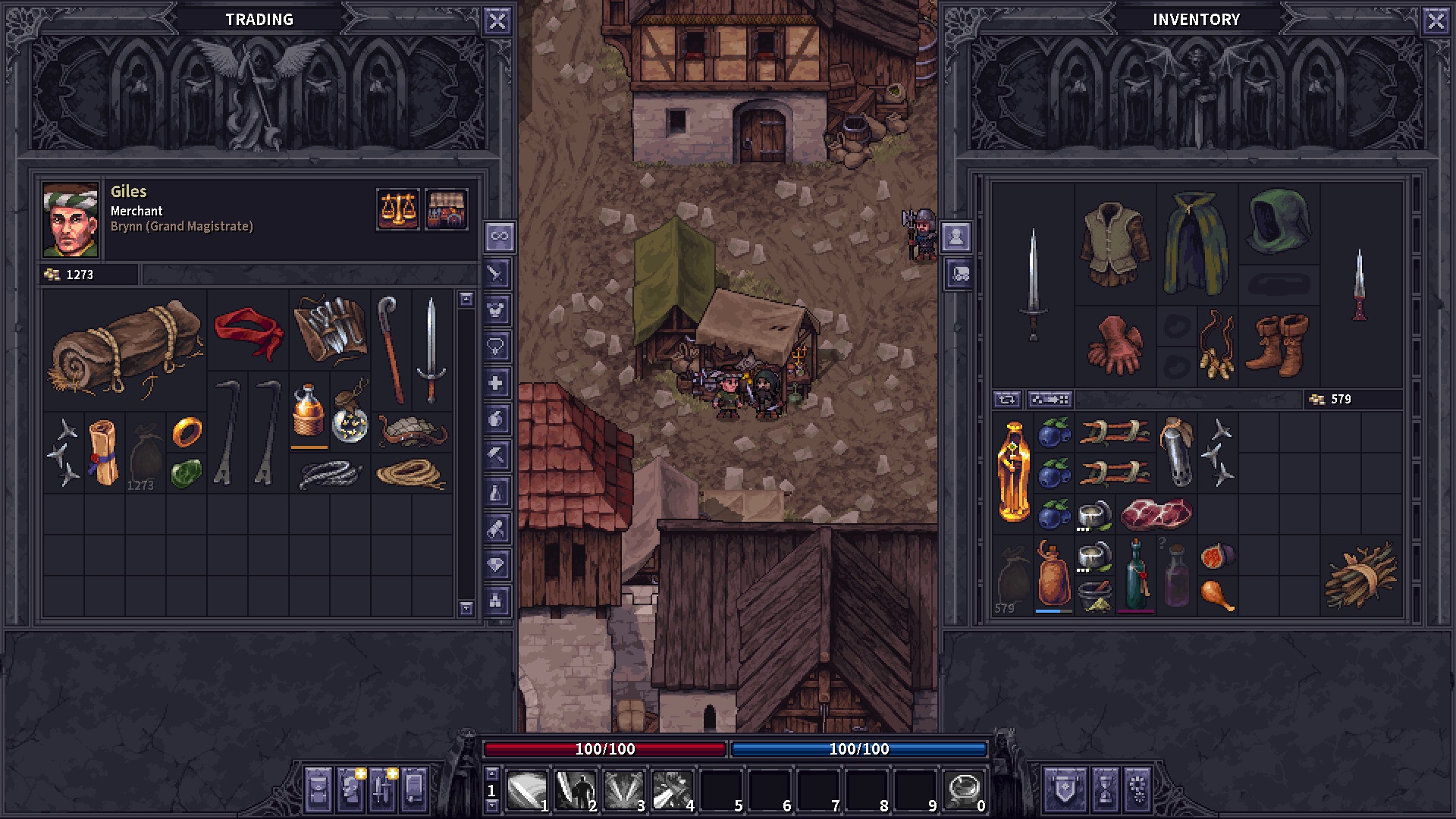Viewport: 1456px width, 819px height.
Task: Toggle the barter scales view on Giles's panel
Action: point(397,210)
